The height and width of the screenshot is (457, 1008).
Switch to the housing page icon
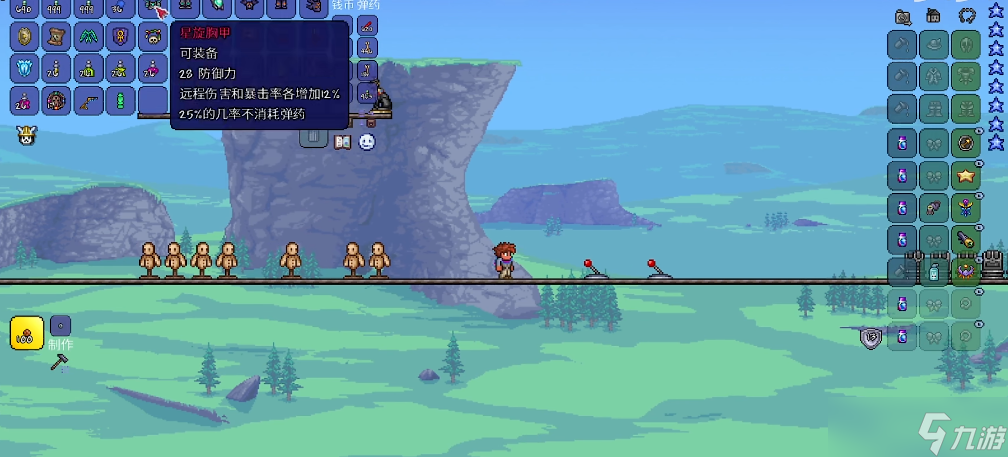click(933, 16)
